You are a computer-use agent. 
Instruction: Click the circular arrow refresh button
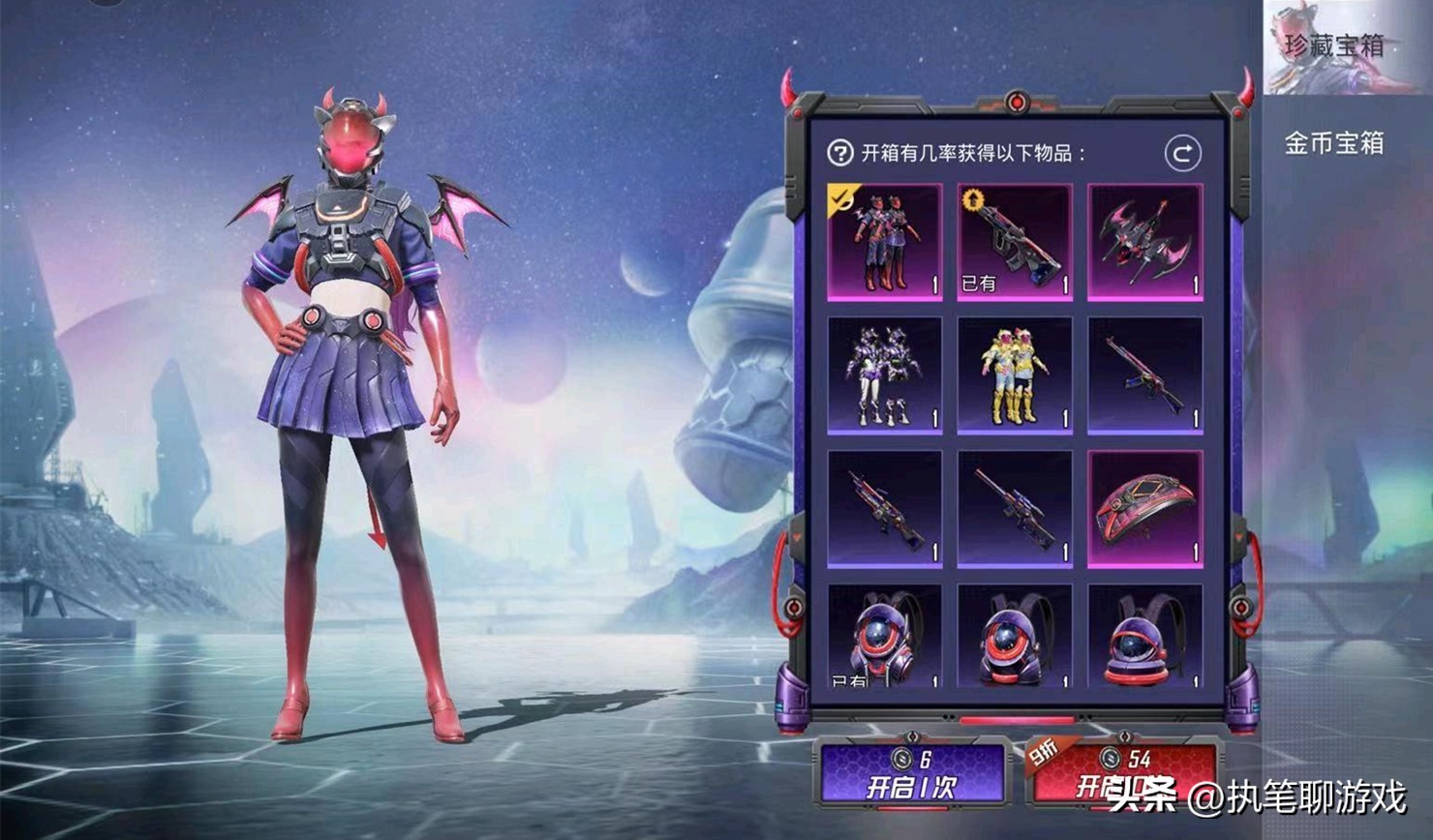1182,153
